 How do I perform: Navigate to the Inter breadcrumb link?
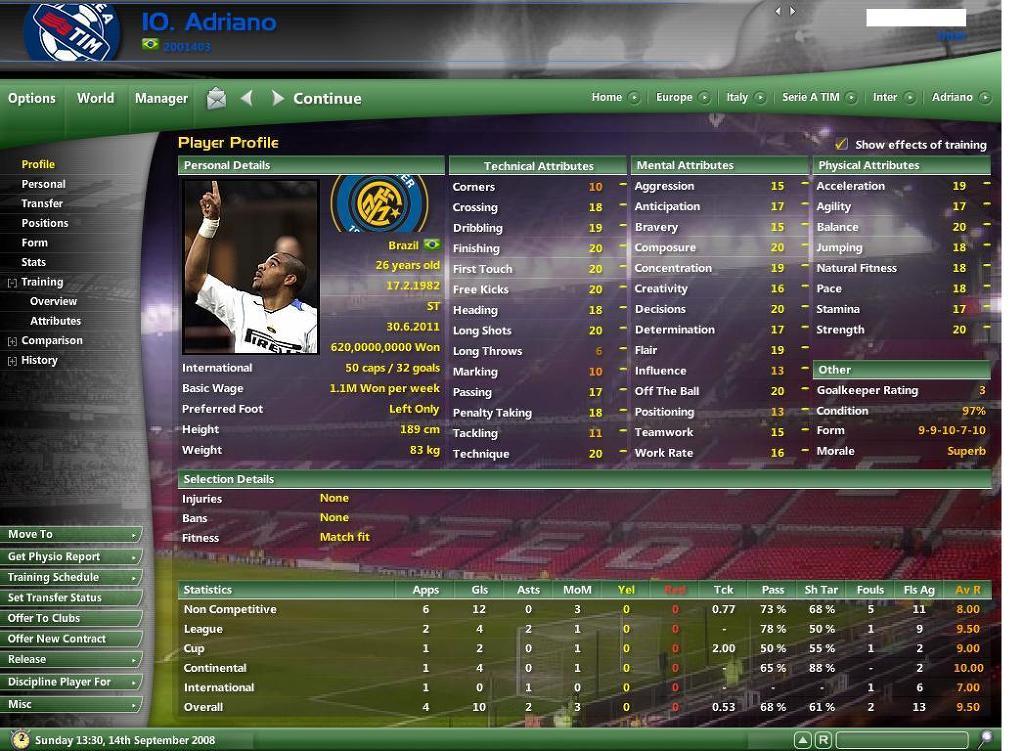tap(884, 97)
